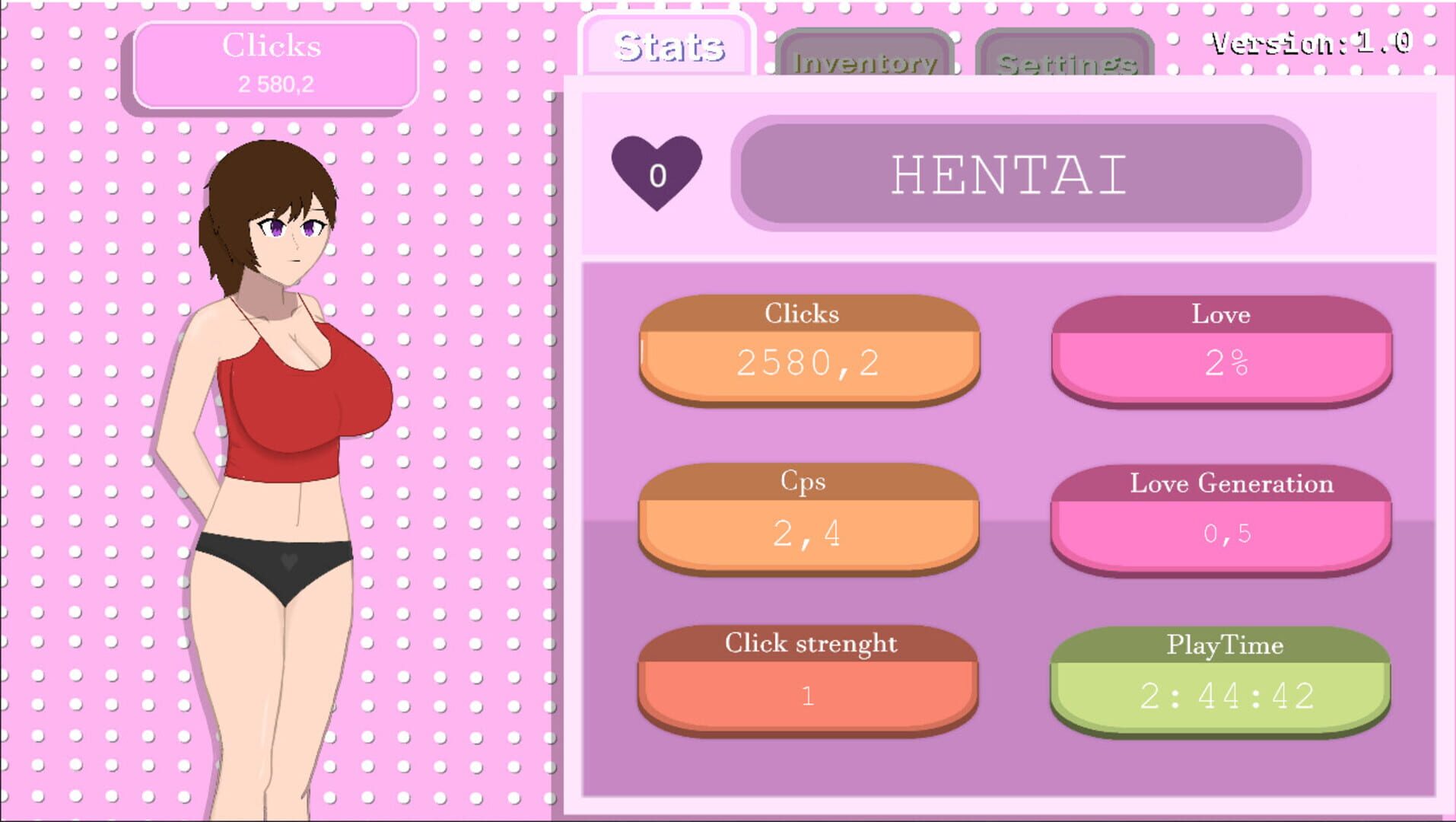Click the Clicks counter showing 2 580,2
The image size is (1456, 822).
click(276, 65)
